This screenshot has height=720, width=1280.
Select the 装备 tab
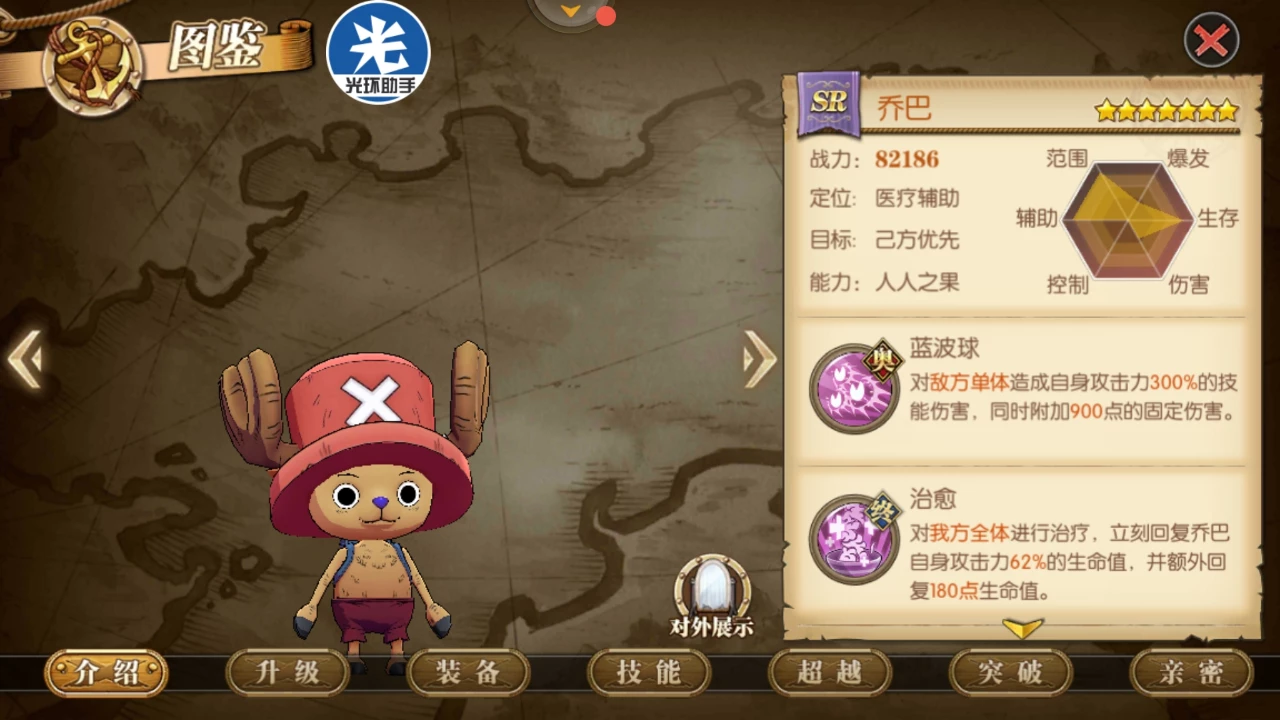pyautogui.click(x=468, y=673)
